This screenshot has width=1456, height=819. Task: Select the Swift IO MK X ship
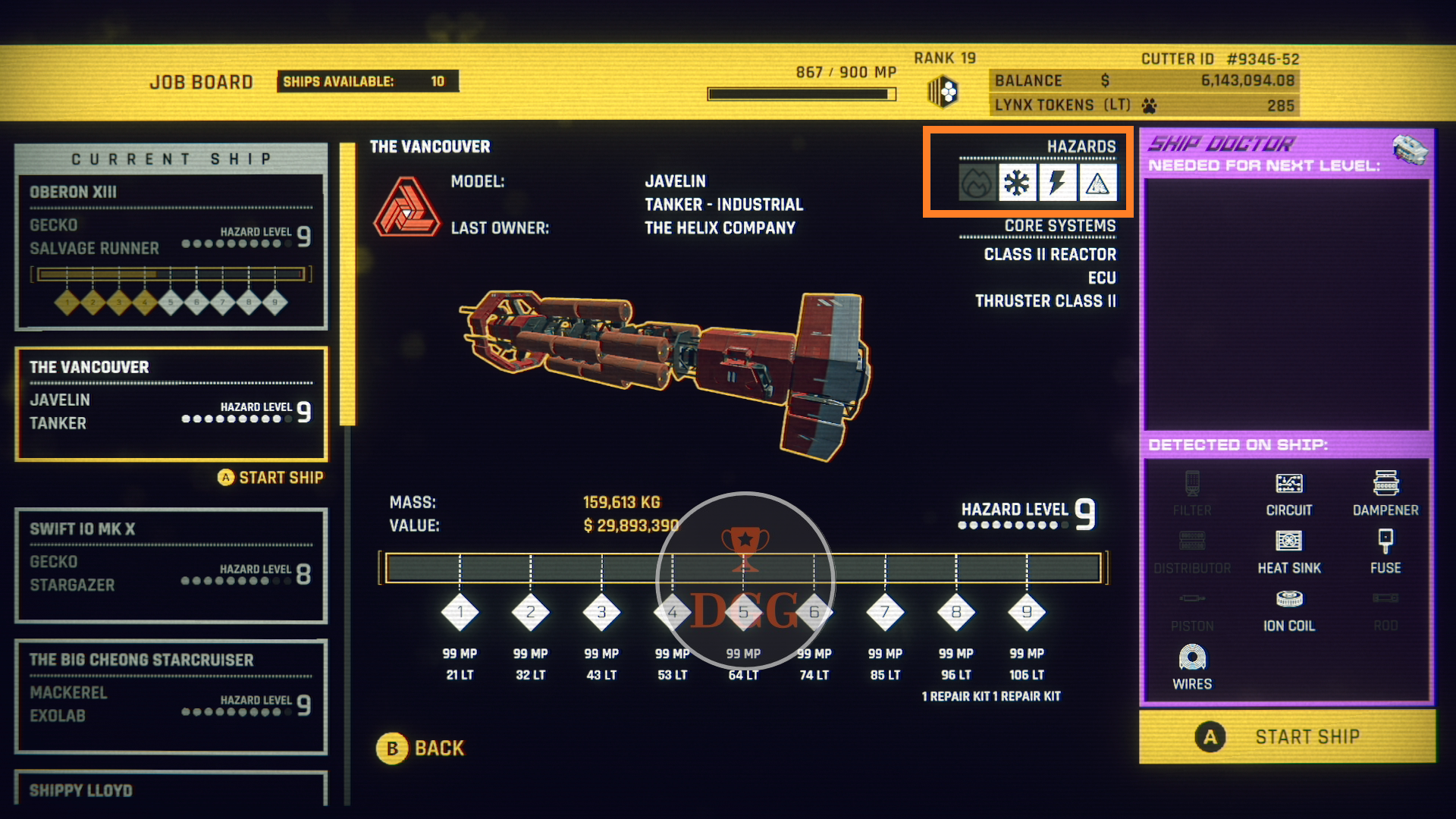click(171, 566)
